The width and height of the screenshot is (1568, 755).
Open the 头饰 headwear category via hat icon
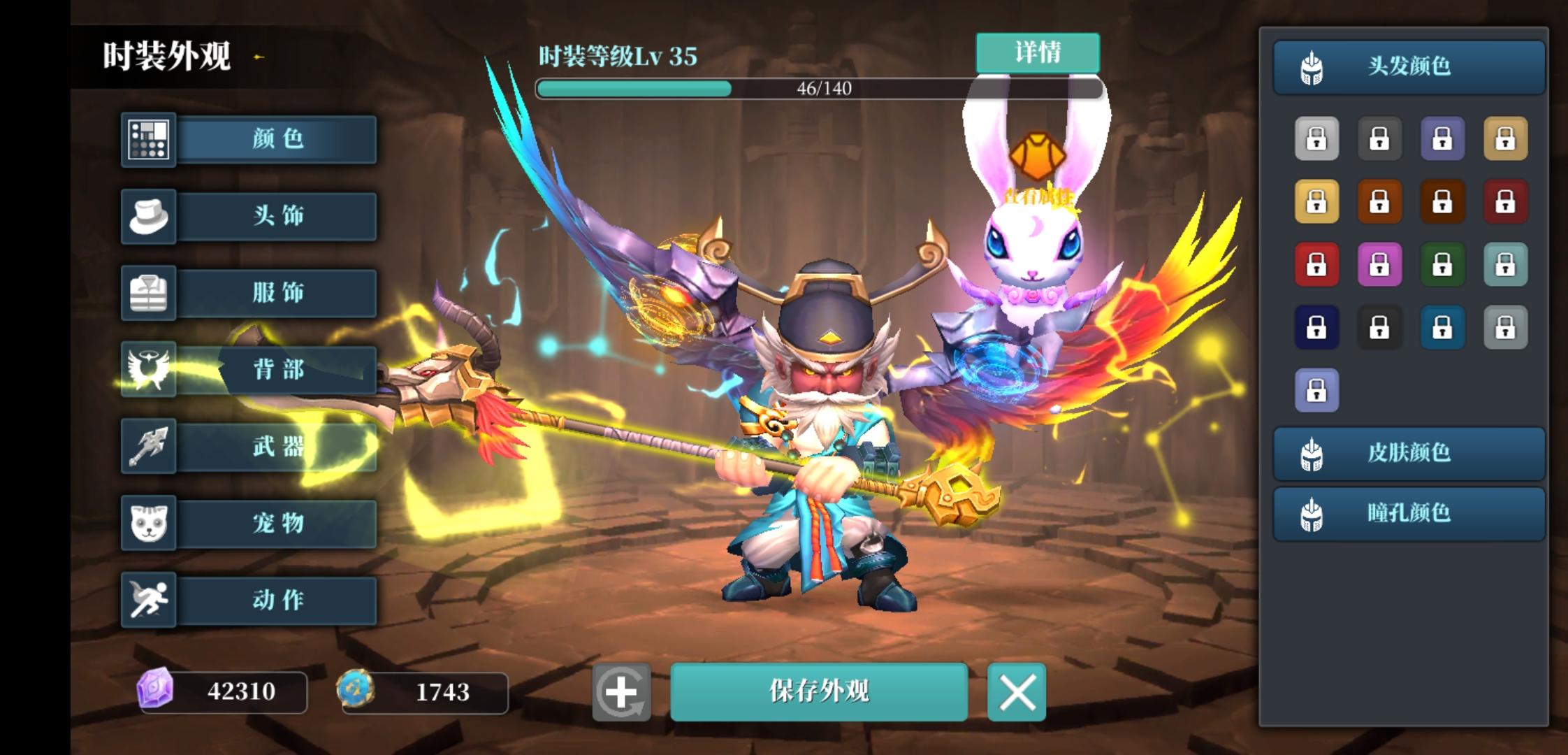149,215
